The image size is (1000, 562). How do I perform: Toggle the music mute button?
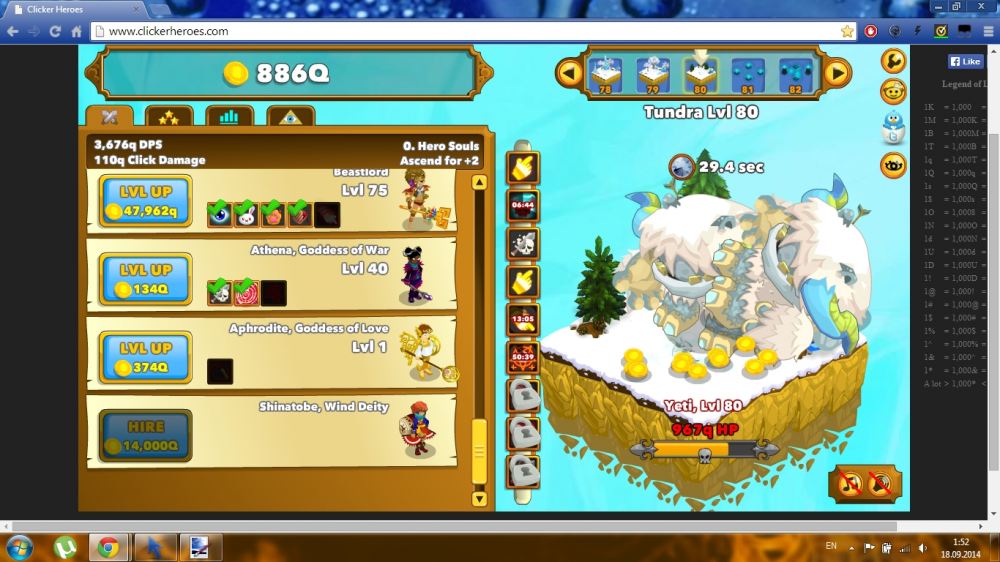(849, 485)
